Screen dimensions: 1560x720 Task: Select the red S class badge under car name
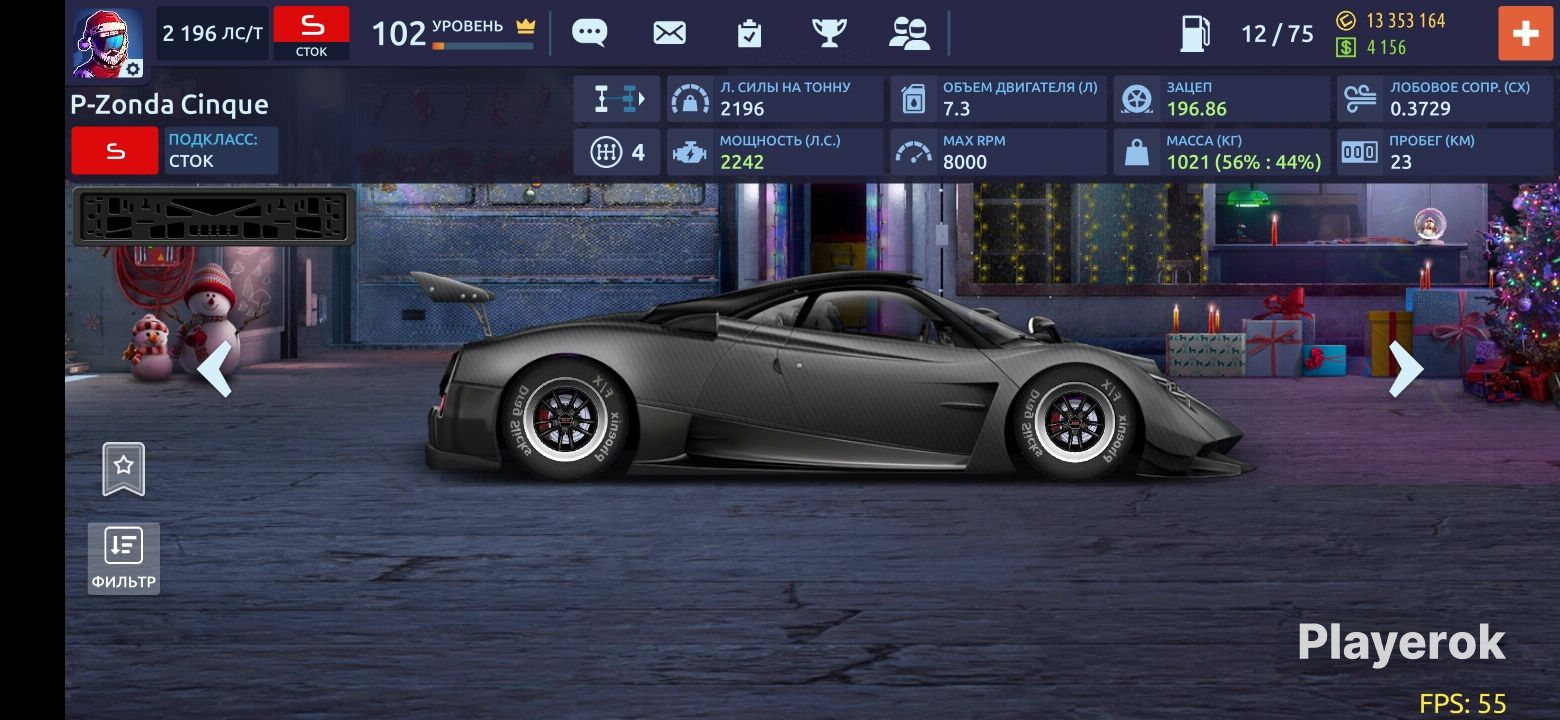[x=115, y=151]
